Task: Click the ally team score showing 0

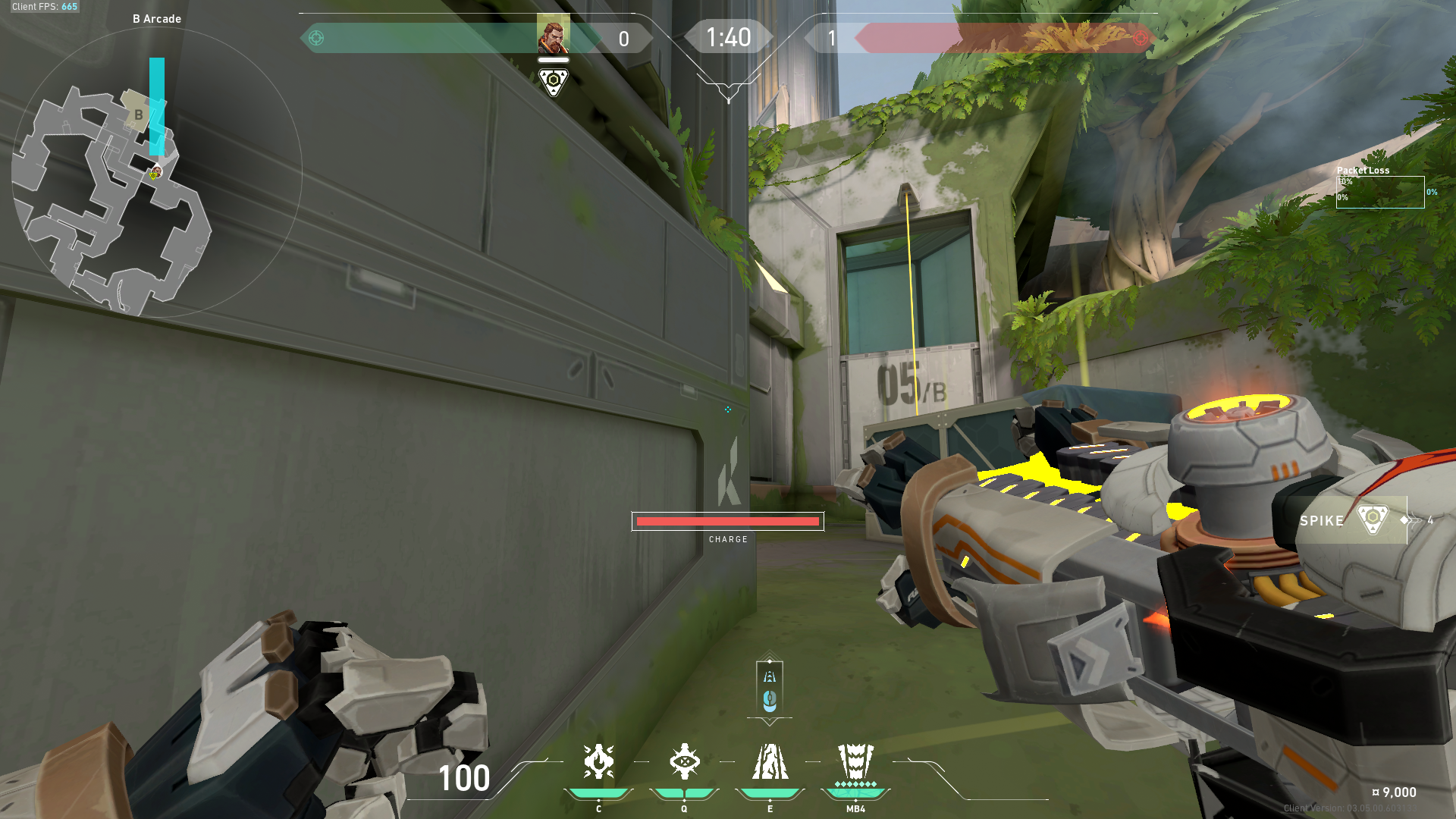Action: 623,38
